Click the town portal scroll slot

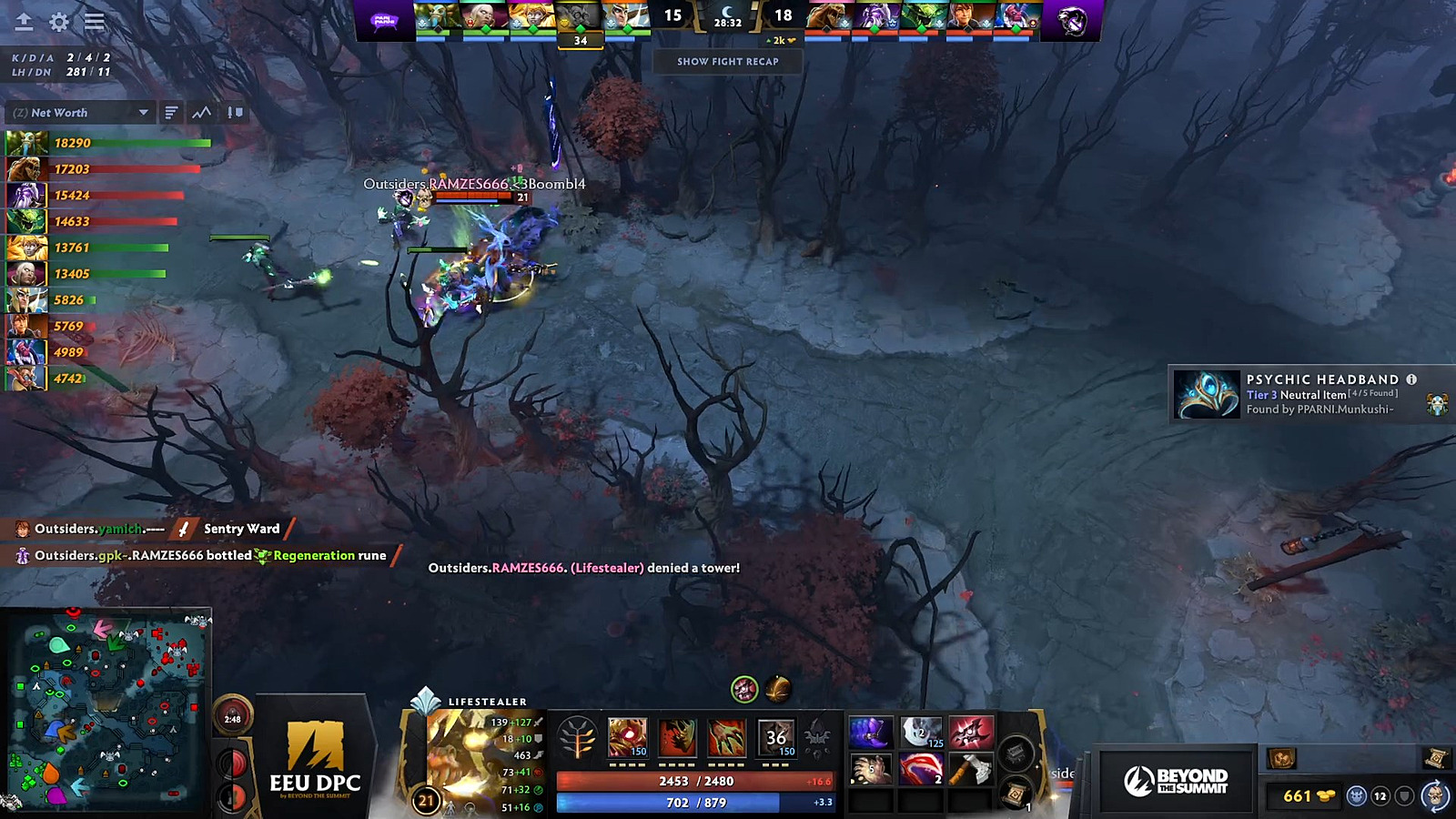coord(1016,794)
